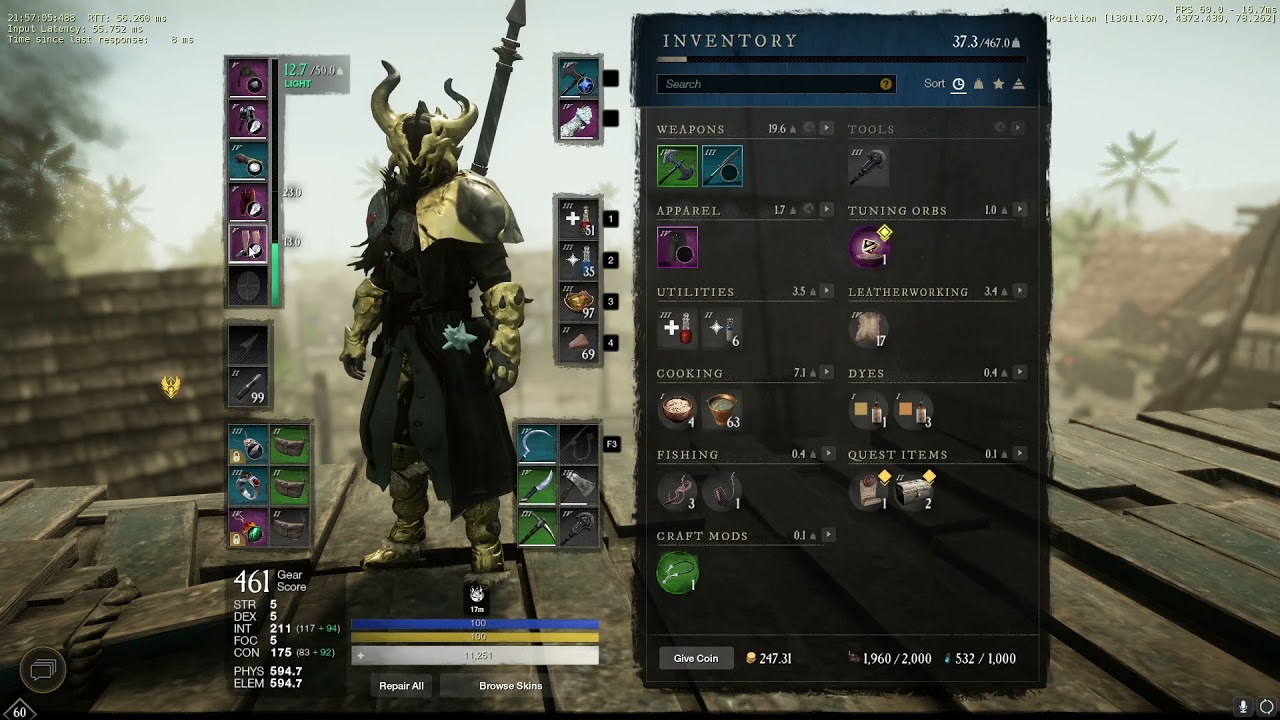Select the great axe in Weapons
The image size is (1280, 720).
(677, 166)
